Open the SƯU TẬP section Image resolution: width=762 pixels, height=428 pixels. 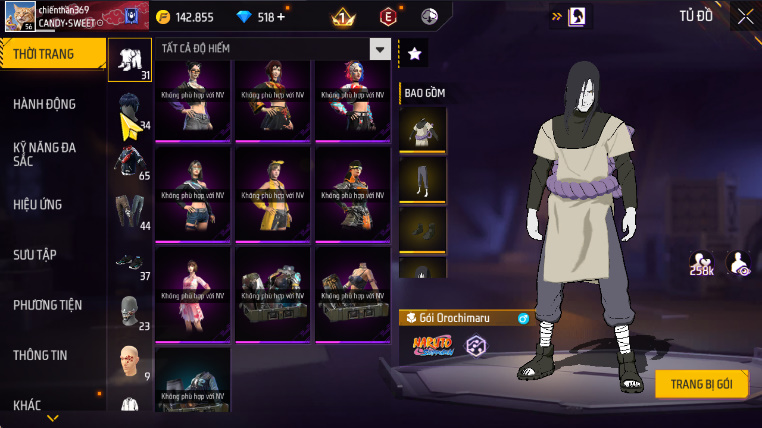34,254
